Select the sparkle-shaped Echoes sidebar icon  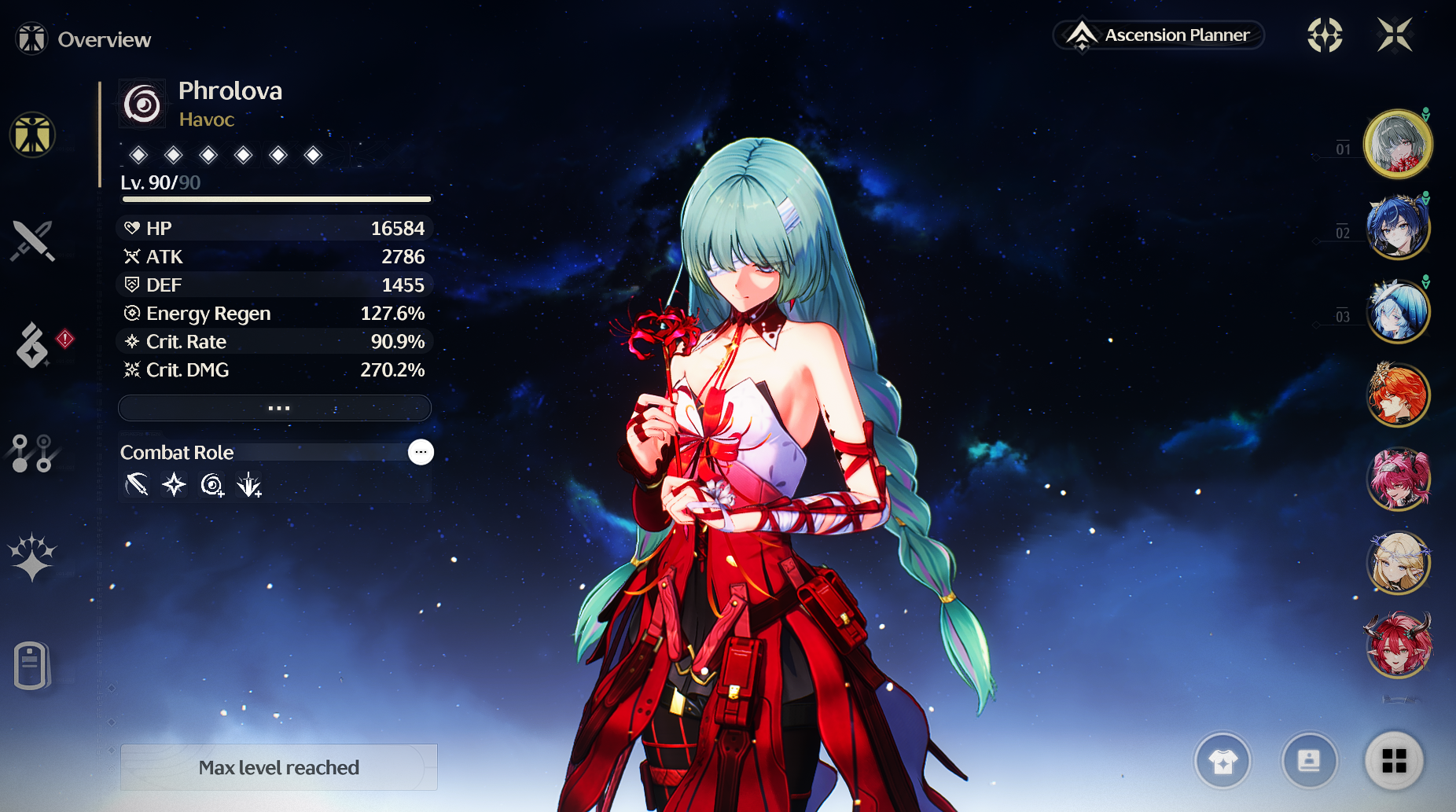(x=31, y=558)
